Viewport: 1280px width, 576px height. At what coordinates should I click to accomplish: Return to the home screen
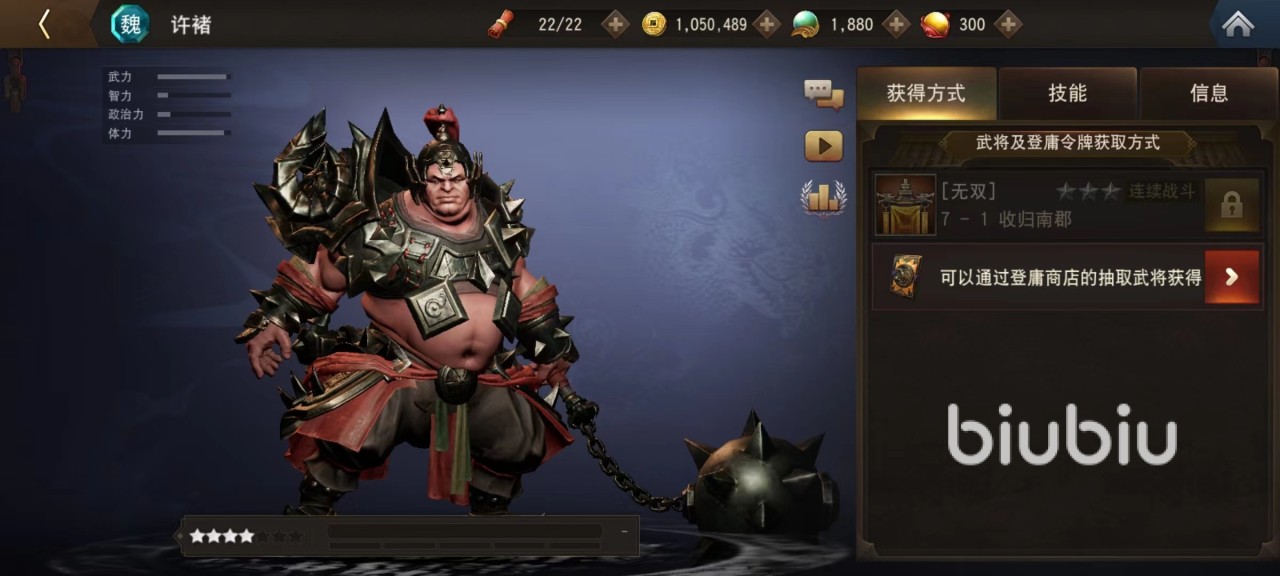[x=1238, y=24]
